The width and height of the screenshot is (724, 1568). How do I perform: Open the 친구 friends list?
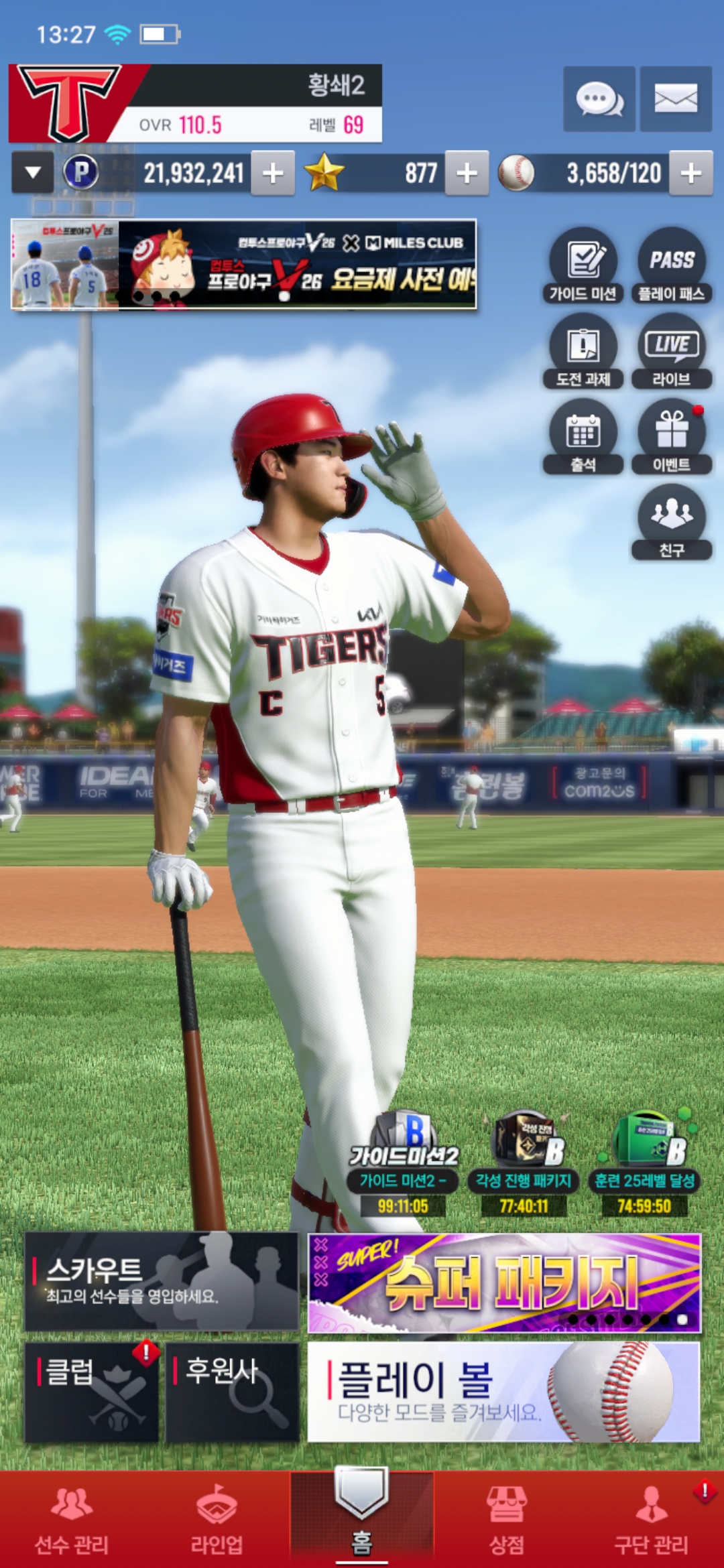point(672,523)
